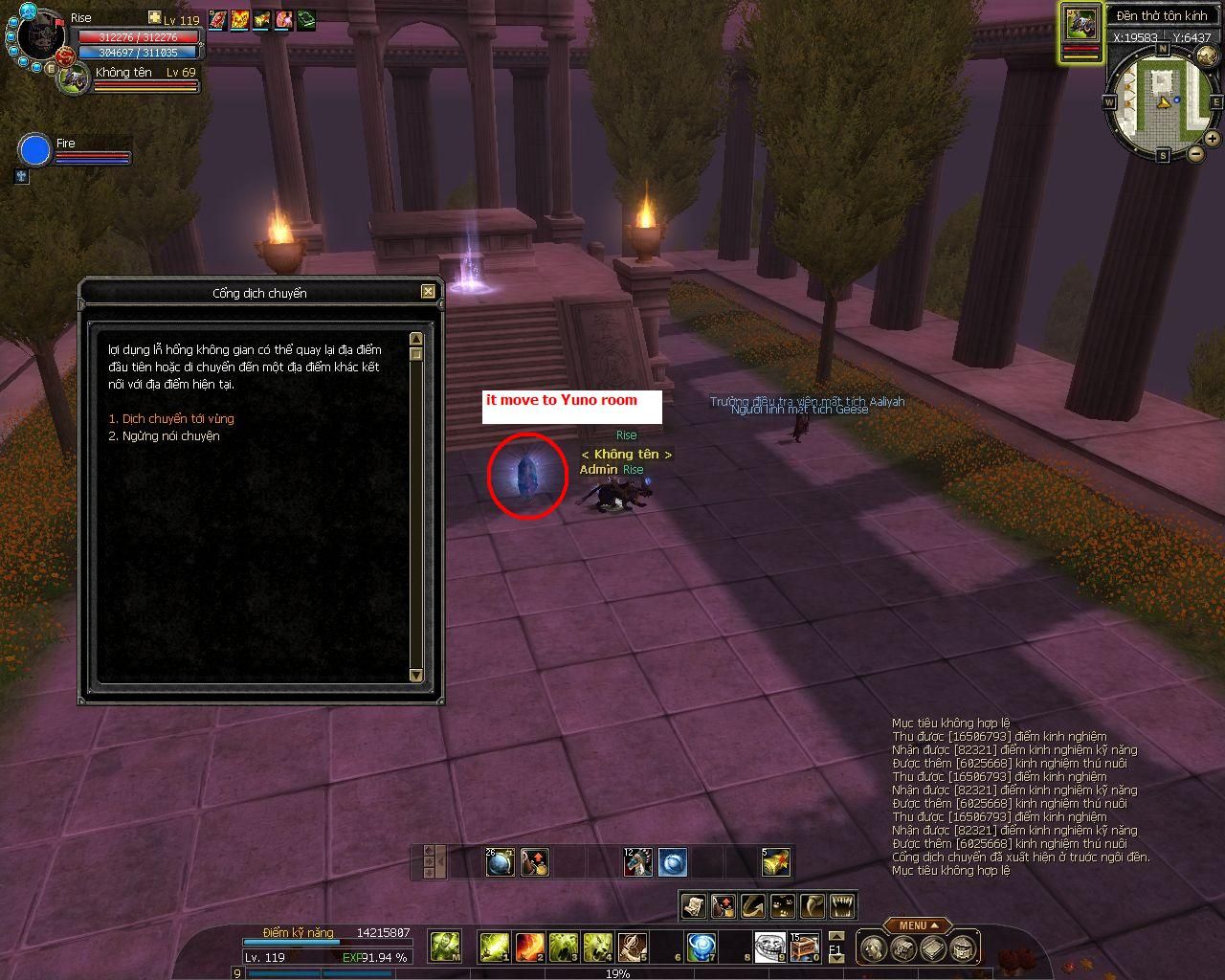Viewport: 1225px width, 980px height.
Task: Use the golden scroll item with count 5
Action: (x=776, y=862)
